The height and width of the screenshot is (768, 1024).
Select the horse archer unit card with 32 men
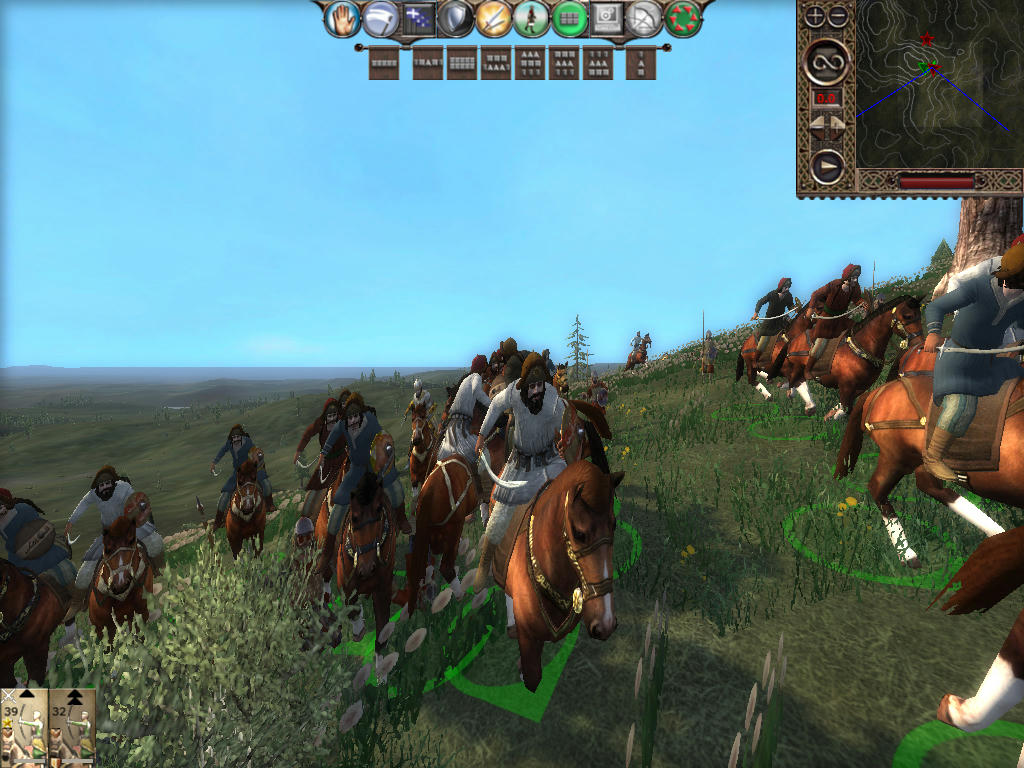pyautogui.click(x=72, y=727)
